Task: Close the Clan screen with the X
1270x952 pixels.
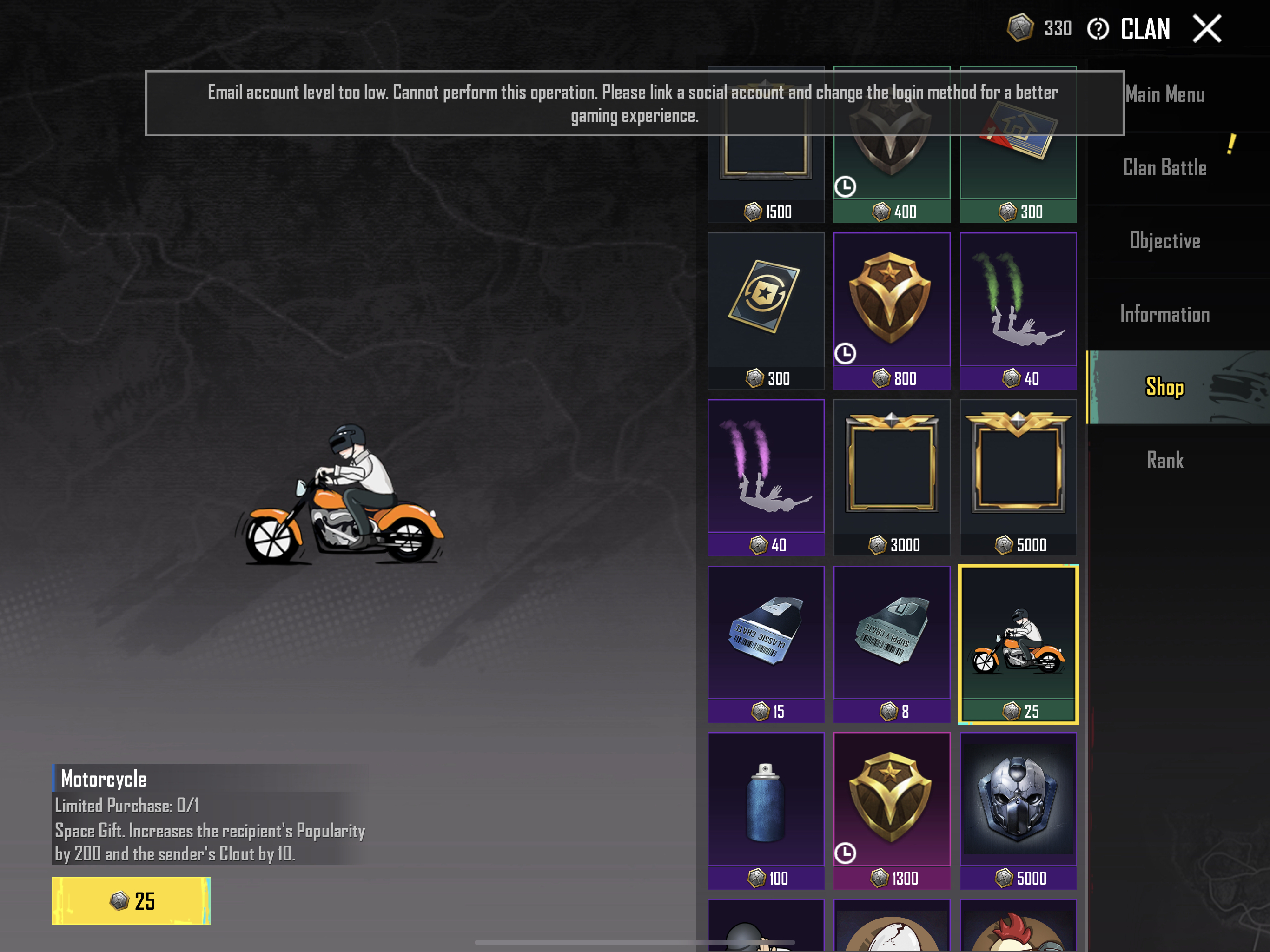Action: pos(1206,29)
